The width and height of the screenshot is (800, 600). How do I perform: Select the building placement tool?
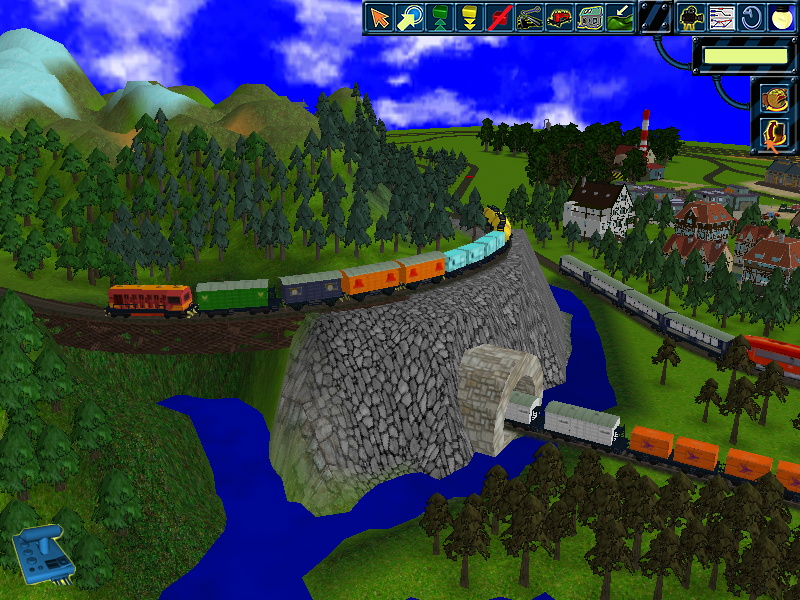click(x=591, y=17)
